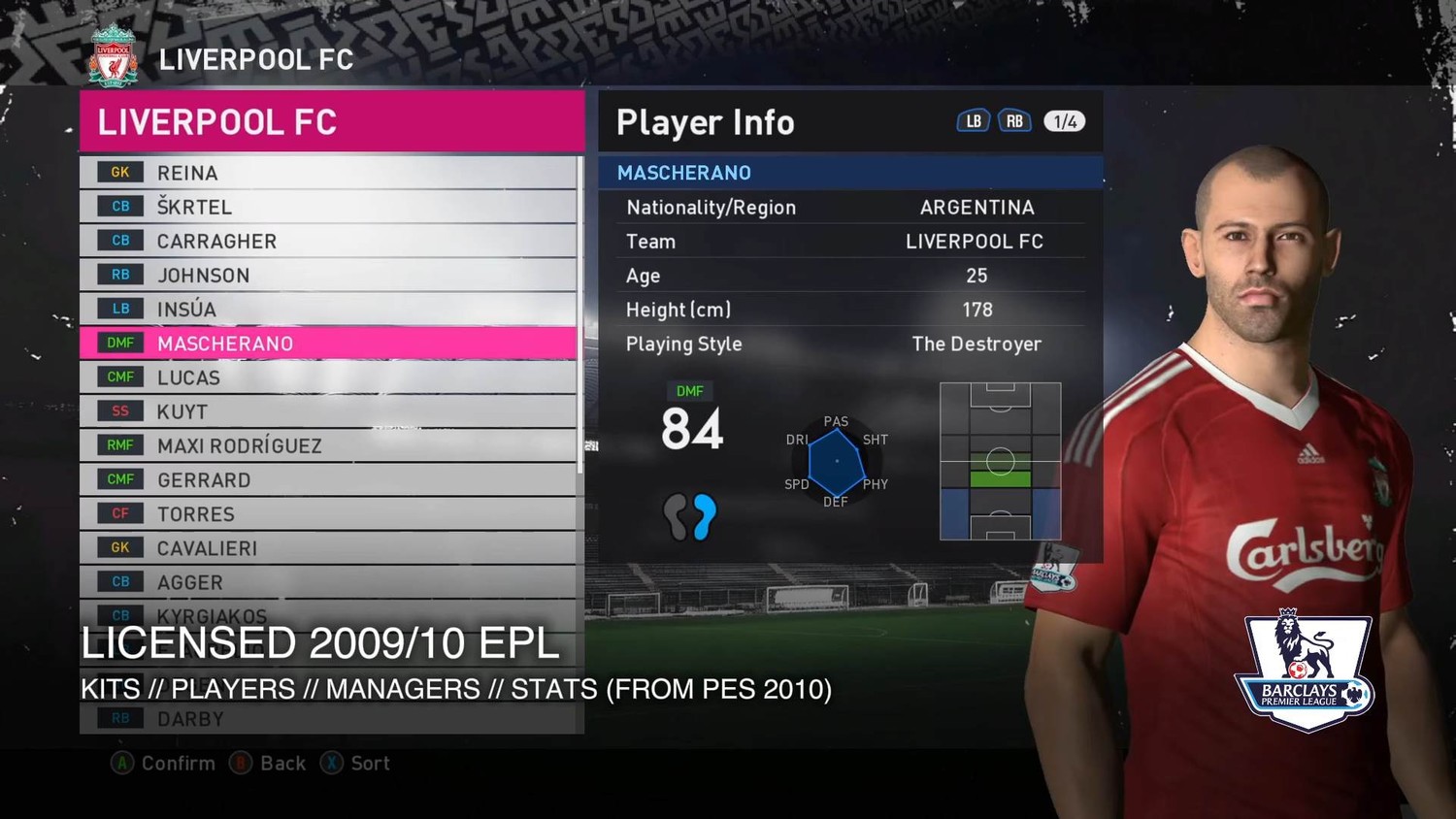
Task: Pick Agger in the player list
Action: click(328, 582)
